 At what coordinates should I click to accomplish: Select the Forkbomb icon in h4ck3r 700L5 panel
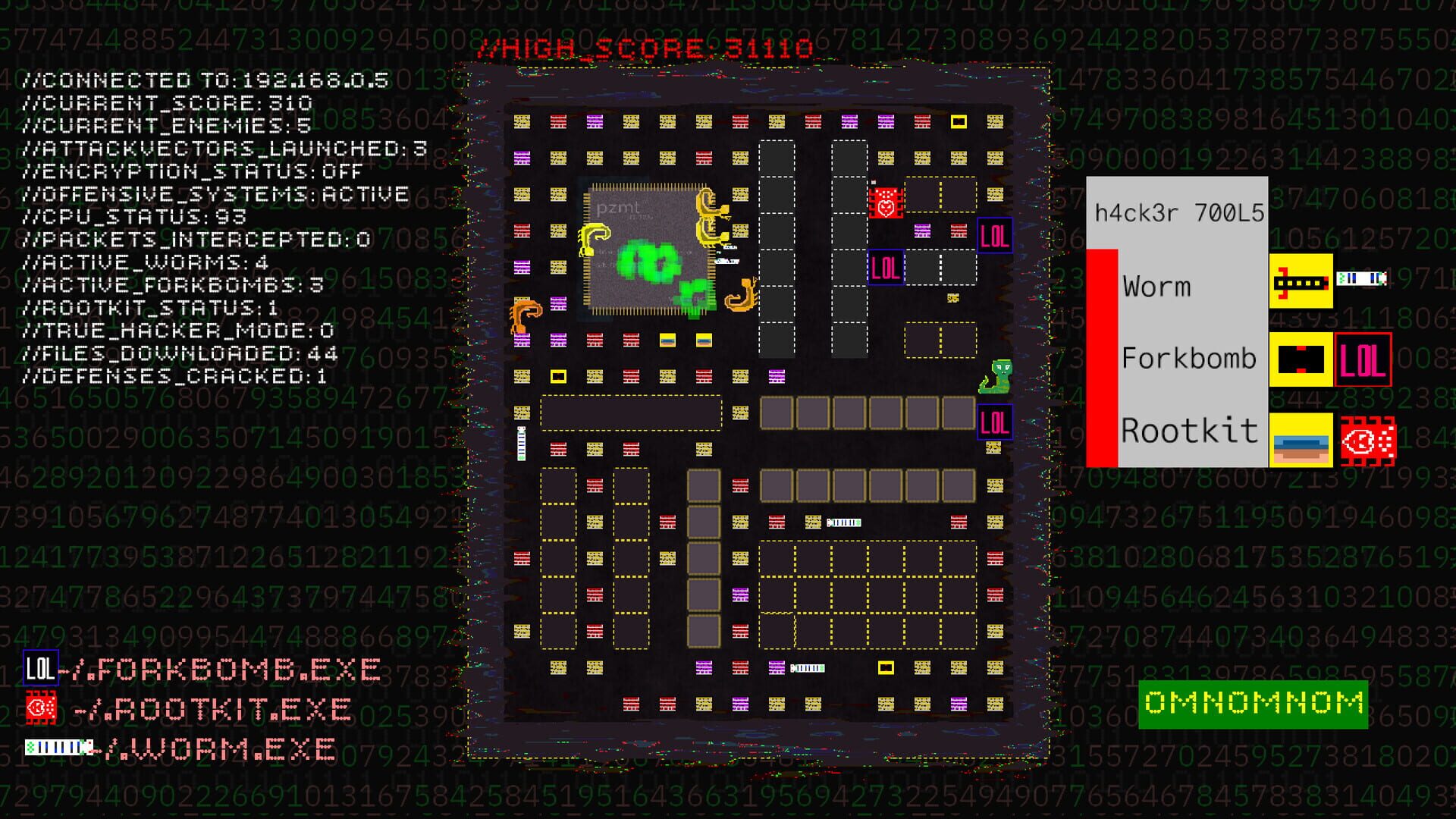(1301, 358)
